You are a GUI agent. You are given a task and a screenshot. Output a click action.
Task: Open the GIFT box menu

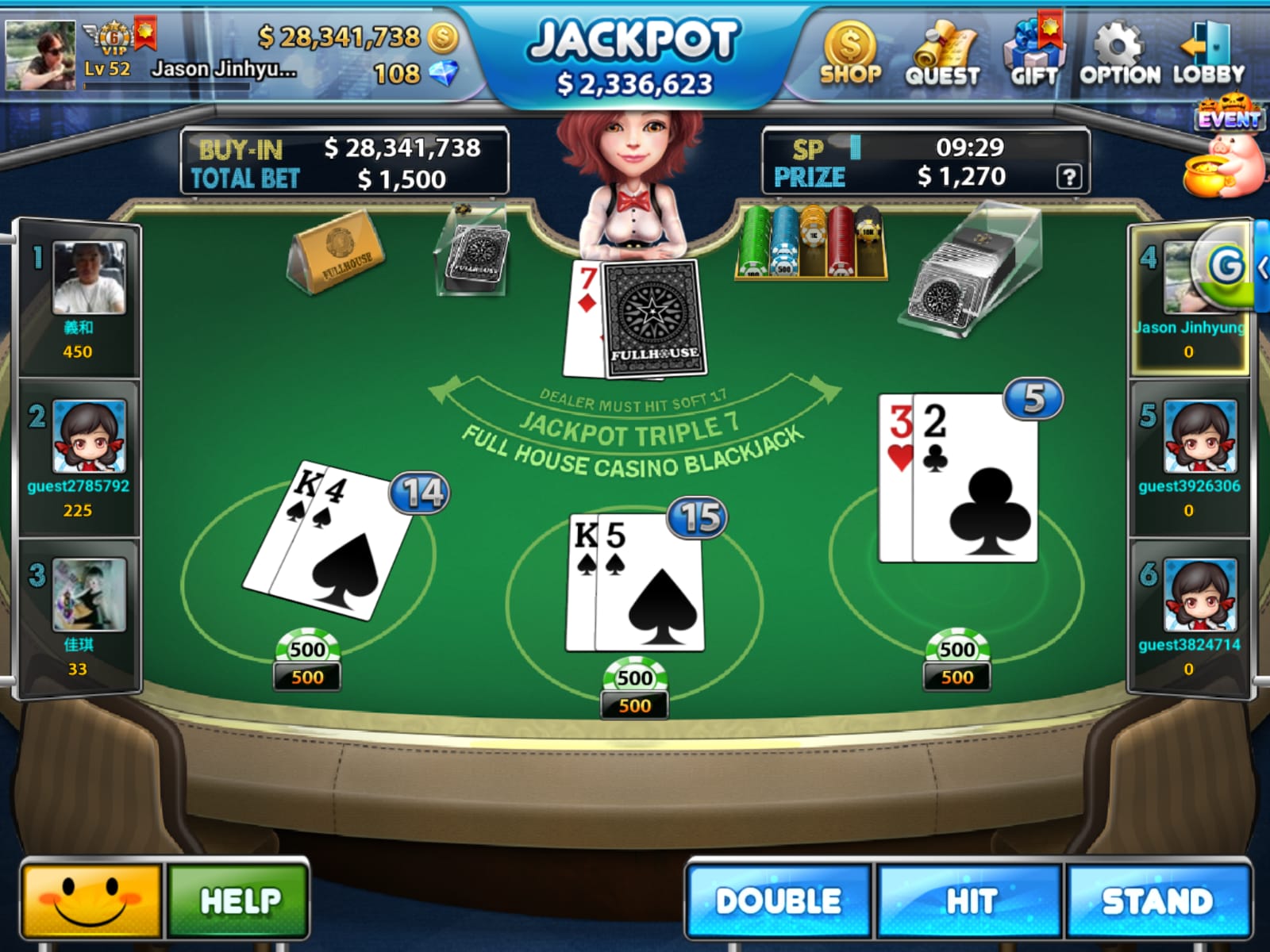[x=1033, y=53]
